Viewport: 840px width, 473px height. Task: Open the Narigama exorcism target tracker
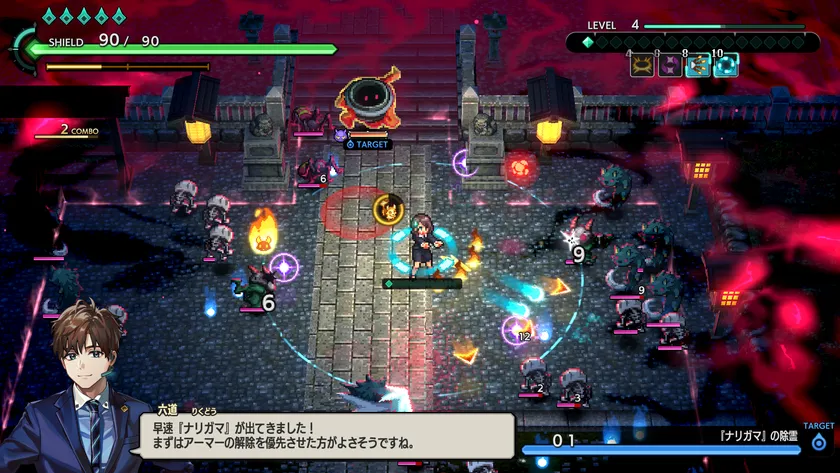coord(678,440)
